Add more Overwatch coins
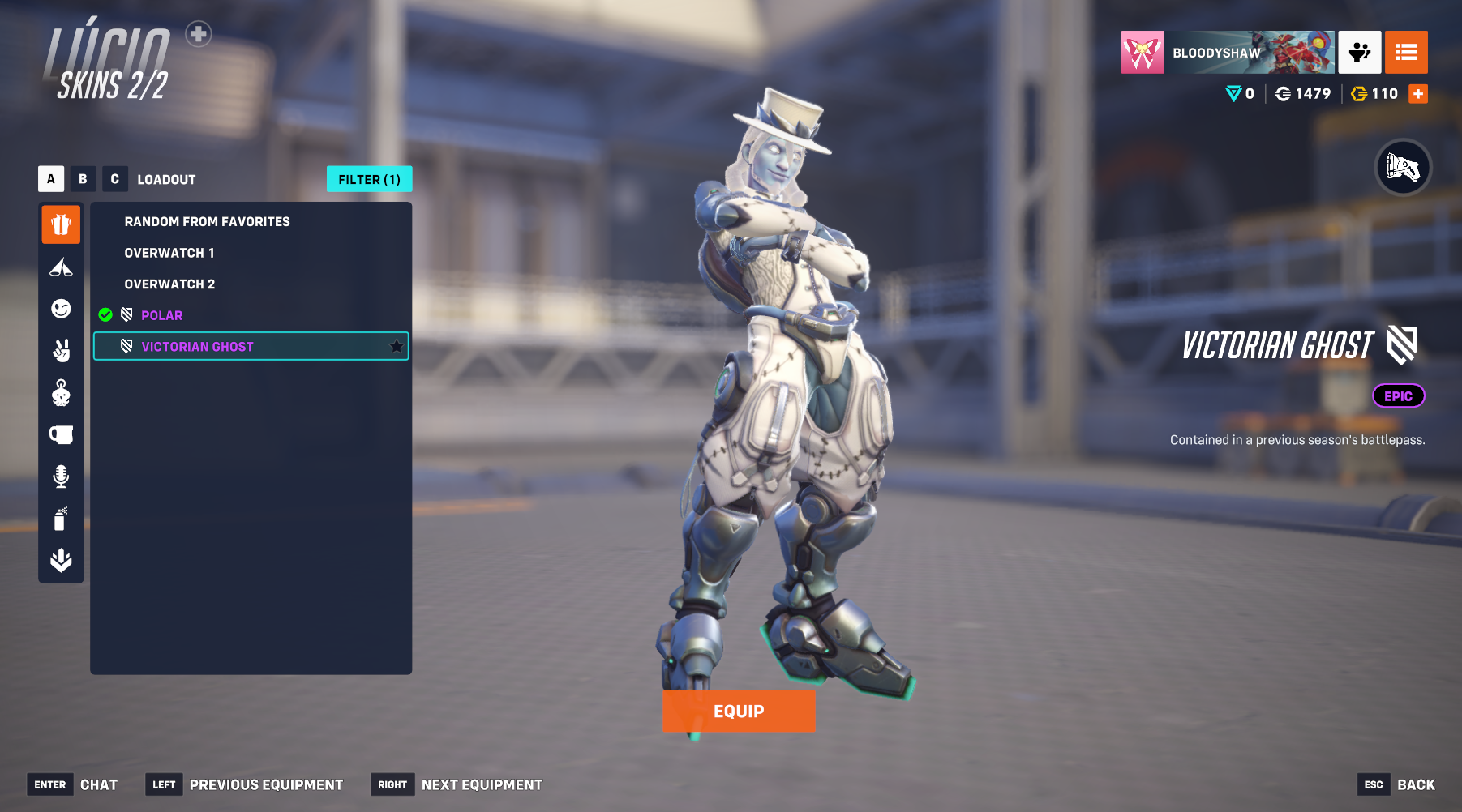The image size is (1462, 812). 1418,94
